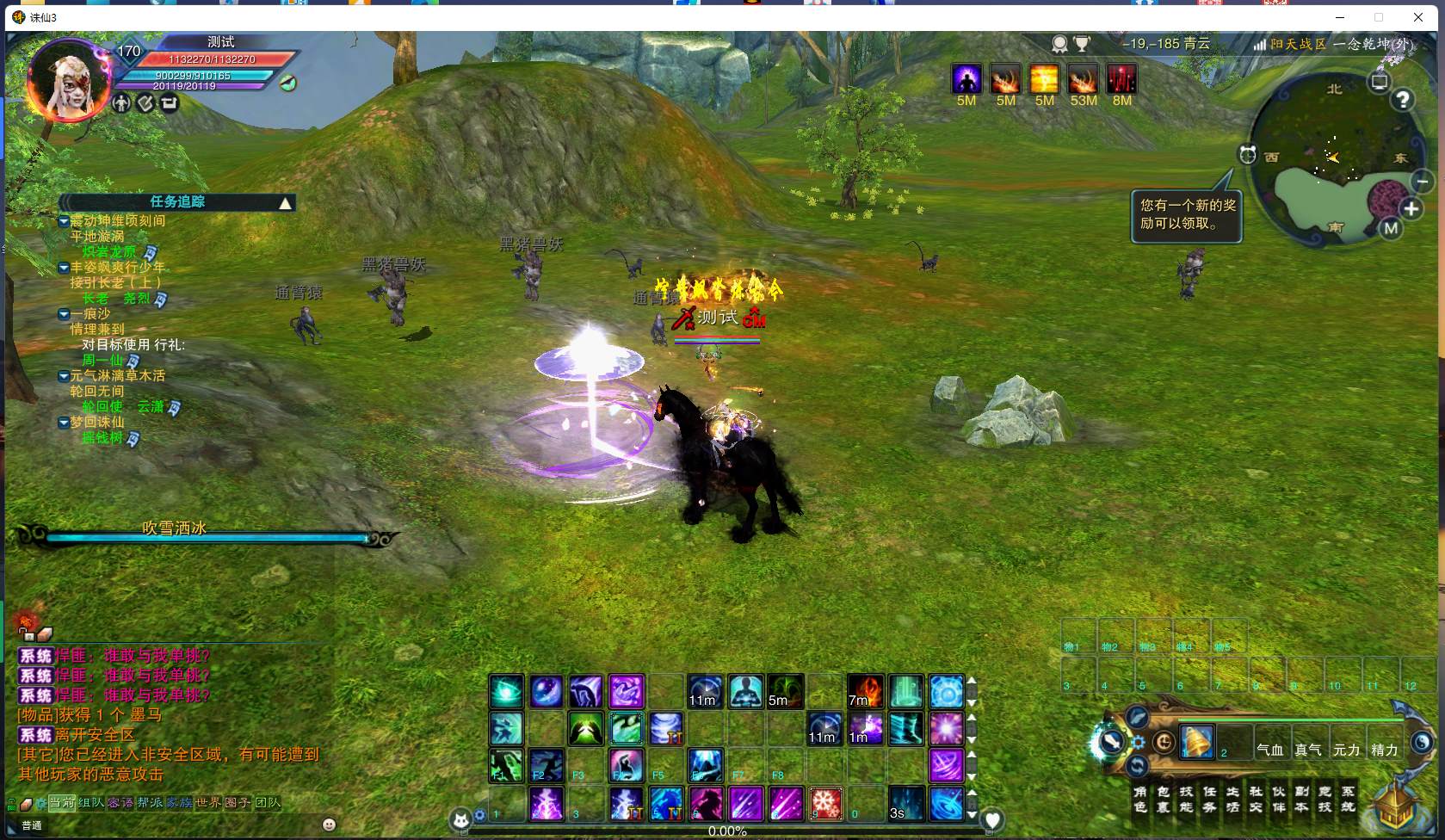Activate the green glowing hands skill
Image resolution: width=1445 pixels, height=840 pixels.
586,730
